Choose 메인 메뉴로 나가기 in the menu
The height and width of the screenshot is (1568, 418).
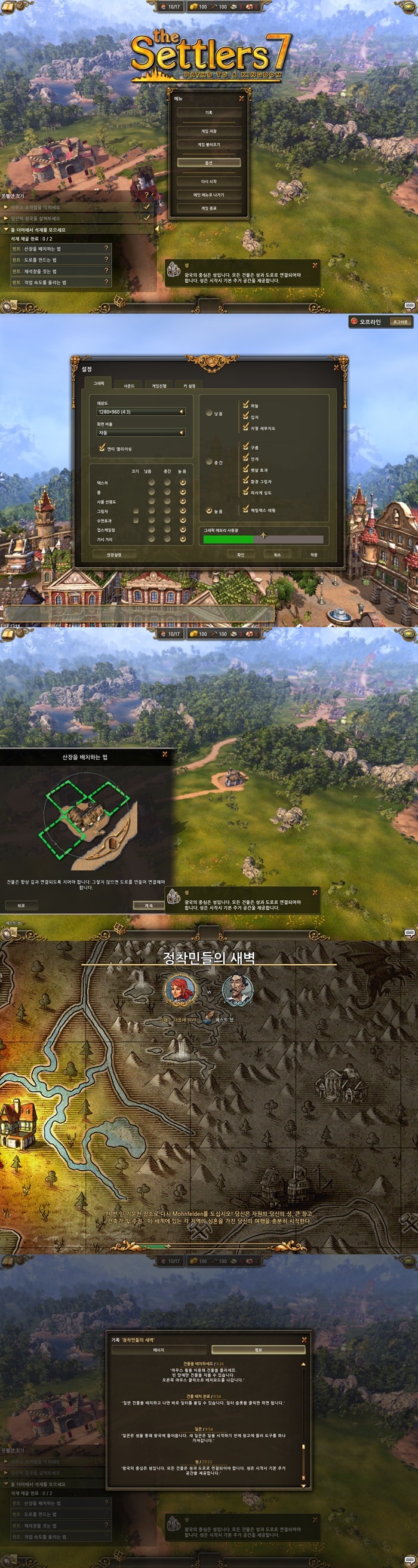(208, 195)
